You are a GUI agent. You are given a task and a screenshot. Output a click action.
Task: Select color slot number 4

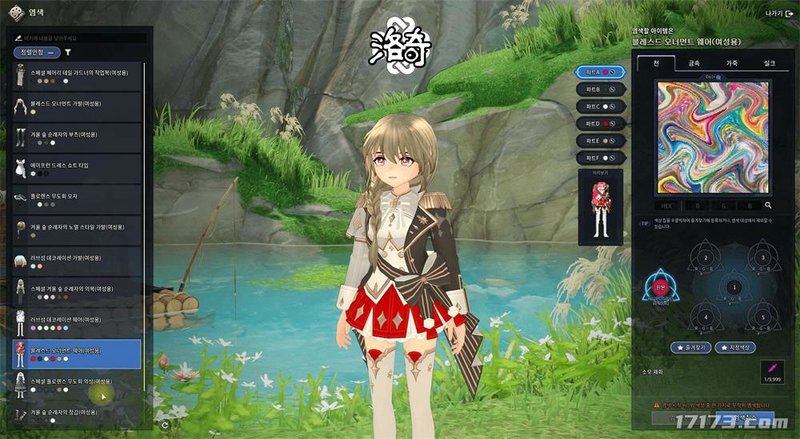pos(704,320)
